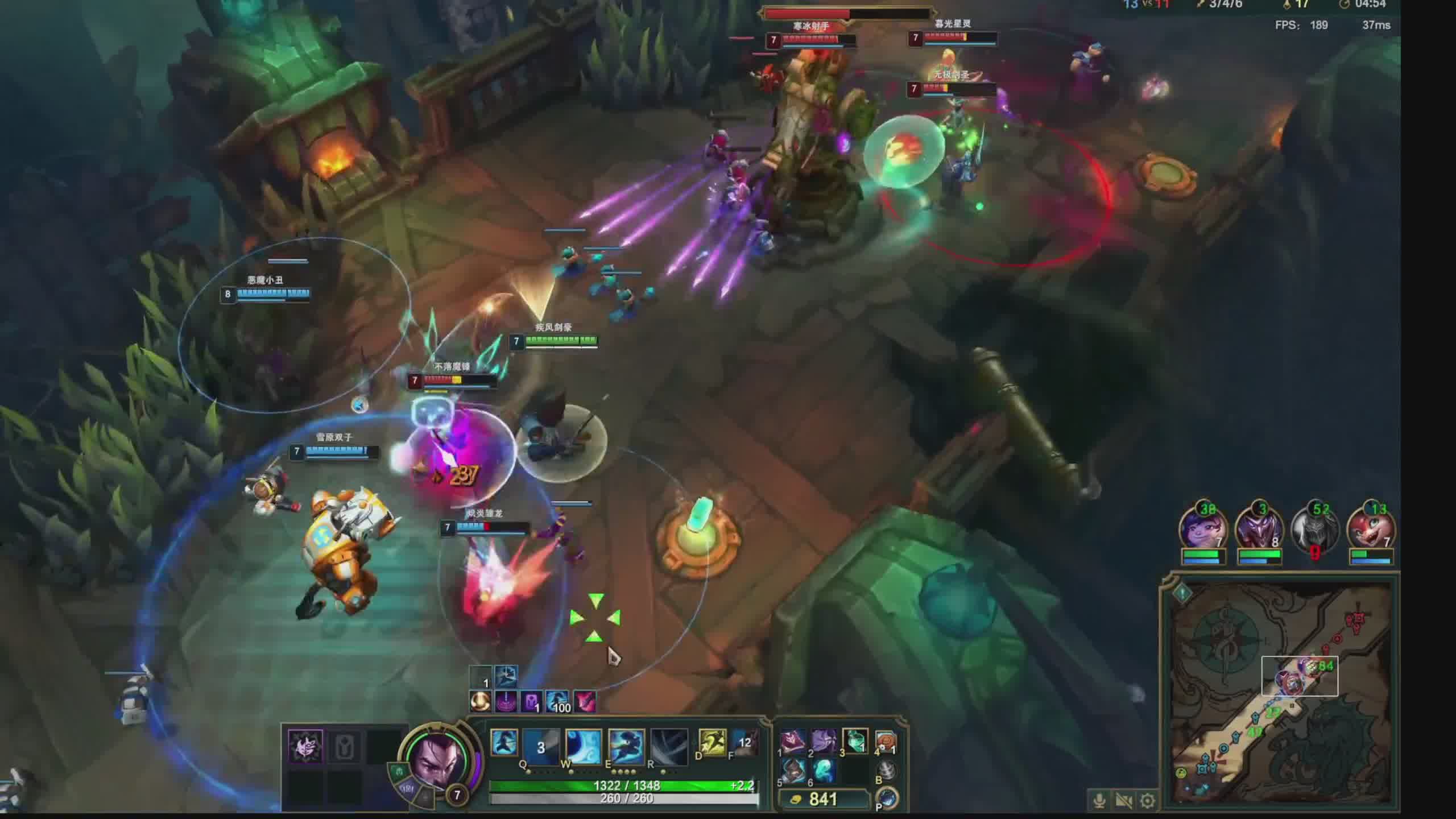
Task: Use the cyan item in slot 6
Action: [x=823, y=771]
